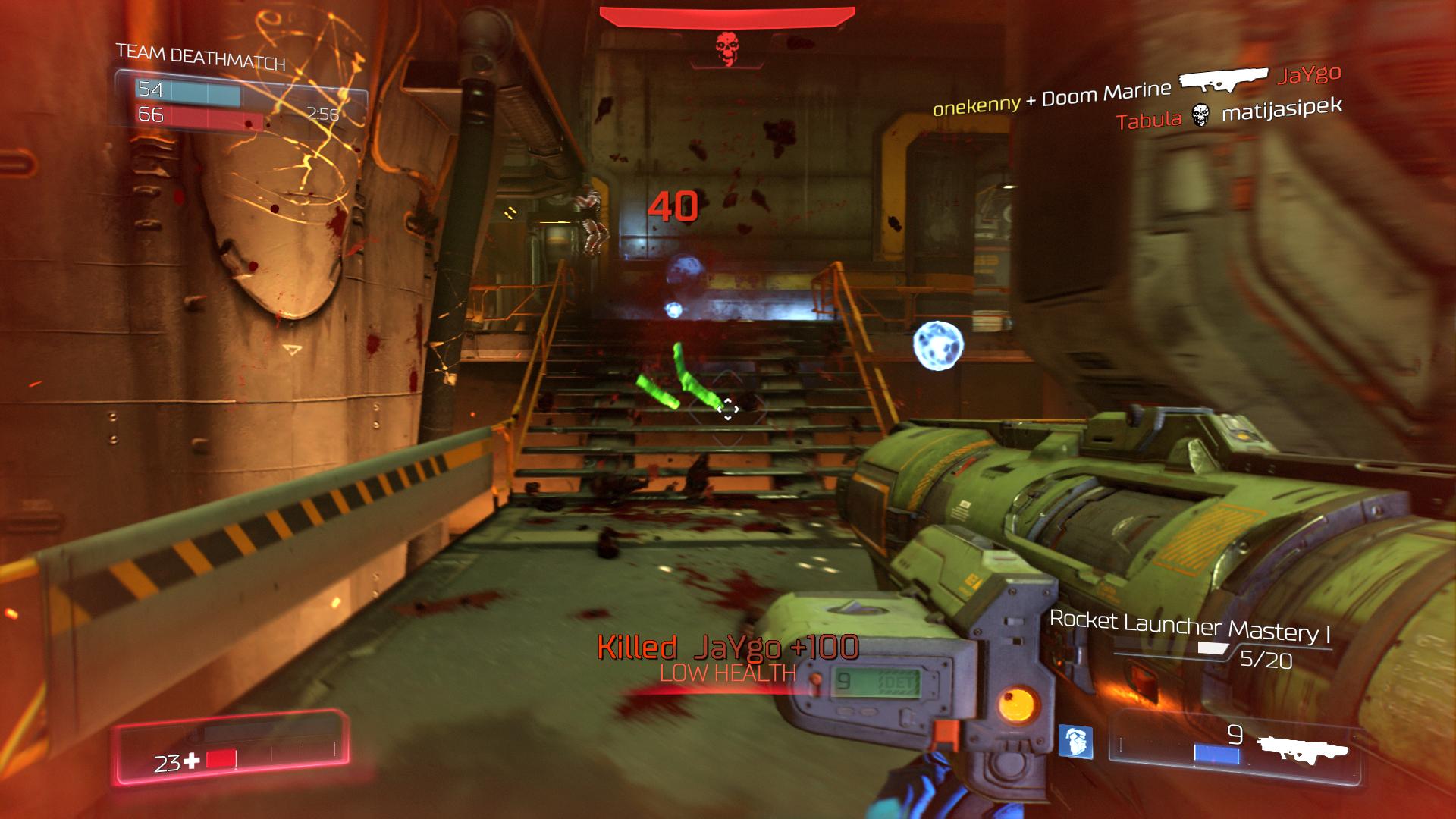The image size is (1456, 819).
Task: Select the onekenny and JaYgo kill feed entry
Action: click(x=1137, y=91)
